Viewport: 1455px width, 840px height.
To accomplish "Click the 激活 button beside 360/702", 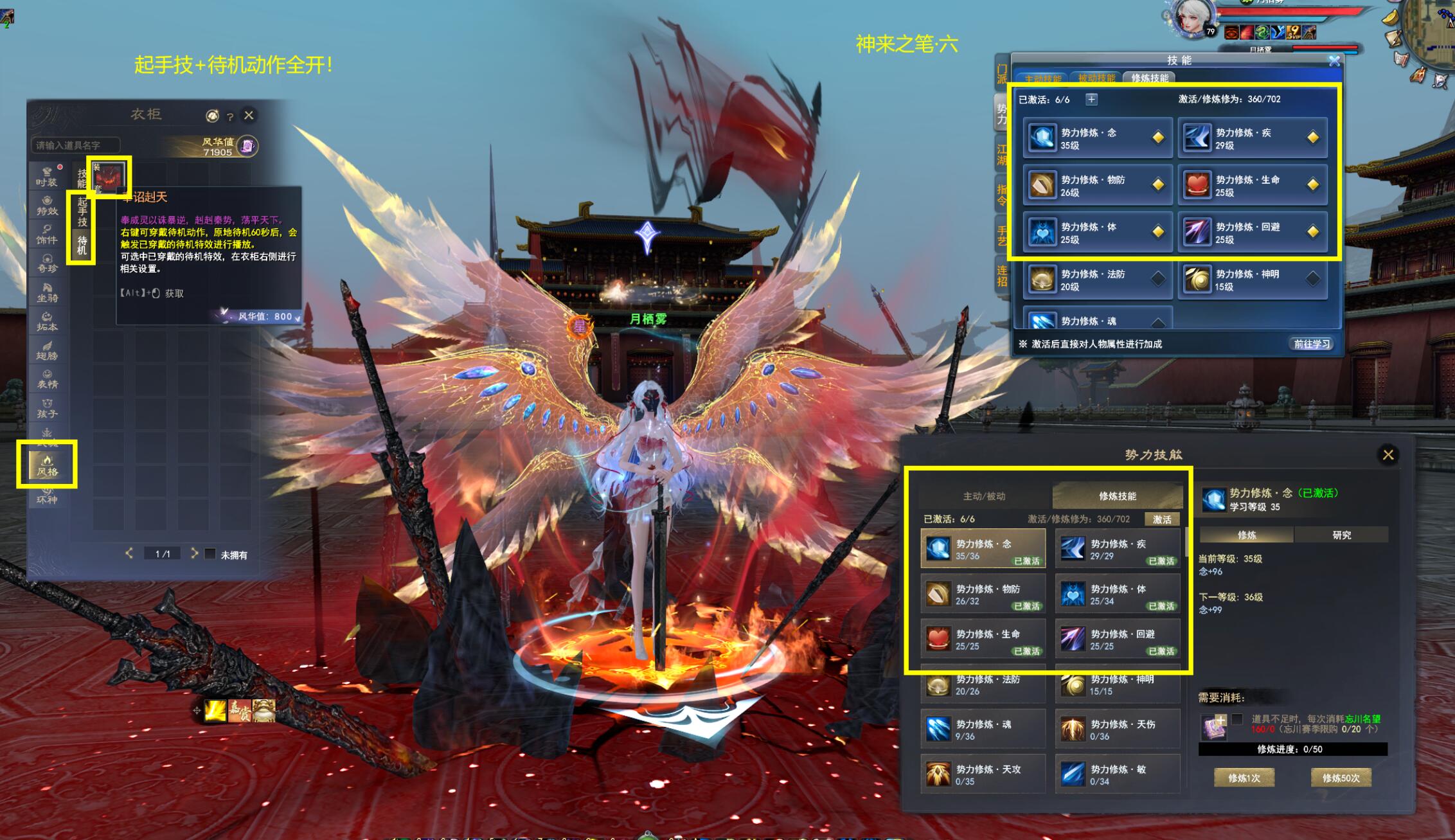I will 1161,519.
